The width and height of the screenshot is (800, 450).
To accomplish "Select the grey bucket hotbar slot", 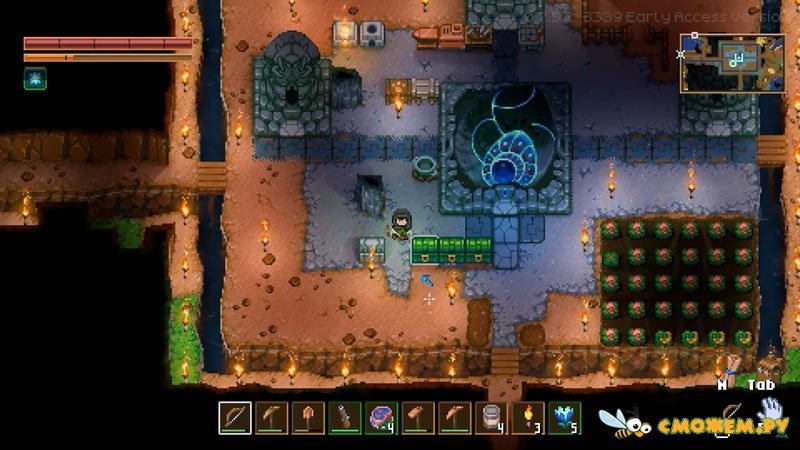I will 492,415.
